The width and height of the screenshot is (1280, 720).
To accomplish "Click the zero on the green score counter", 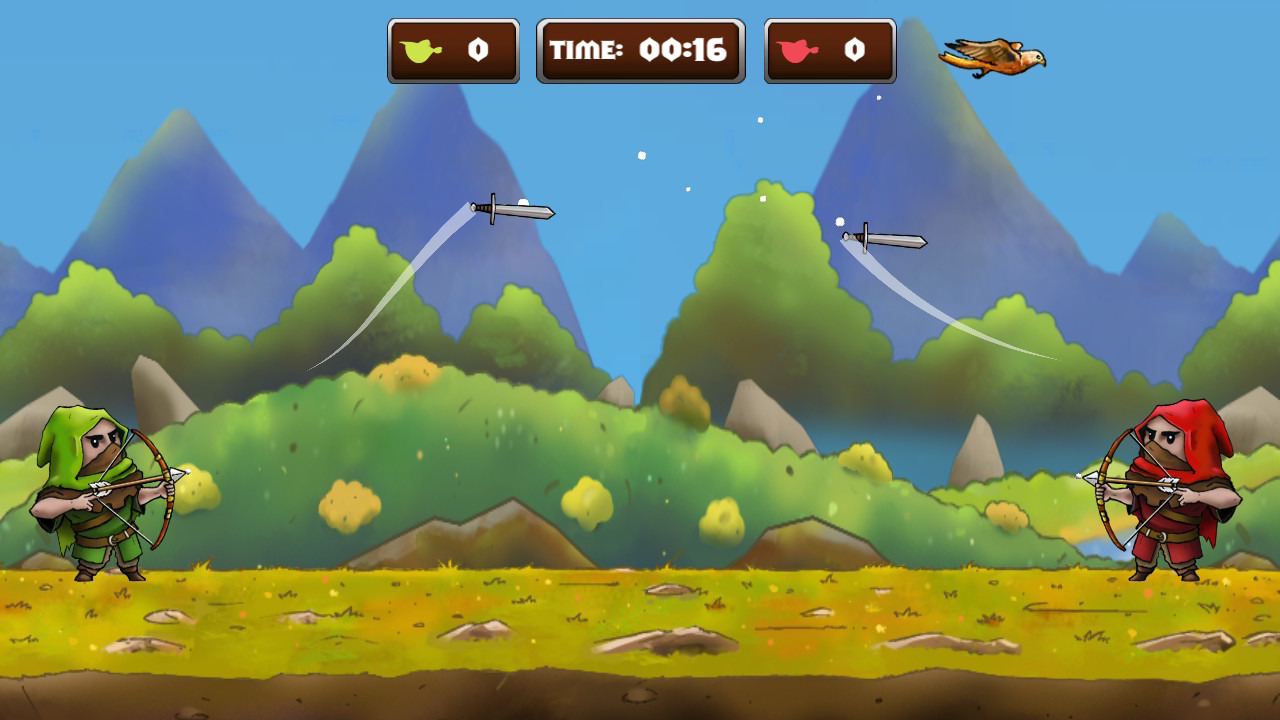I will tap(477, 50).
